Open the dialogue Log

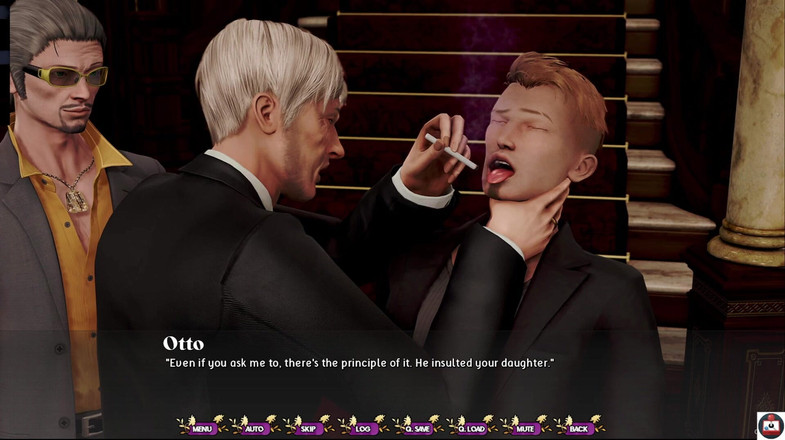point(362,428)
